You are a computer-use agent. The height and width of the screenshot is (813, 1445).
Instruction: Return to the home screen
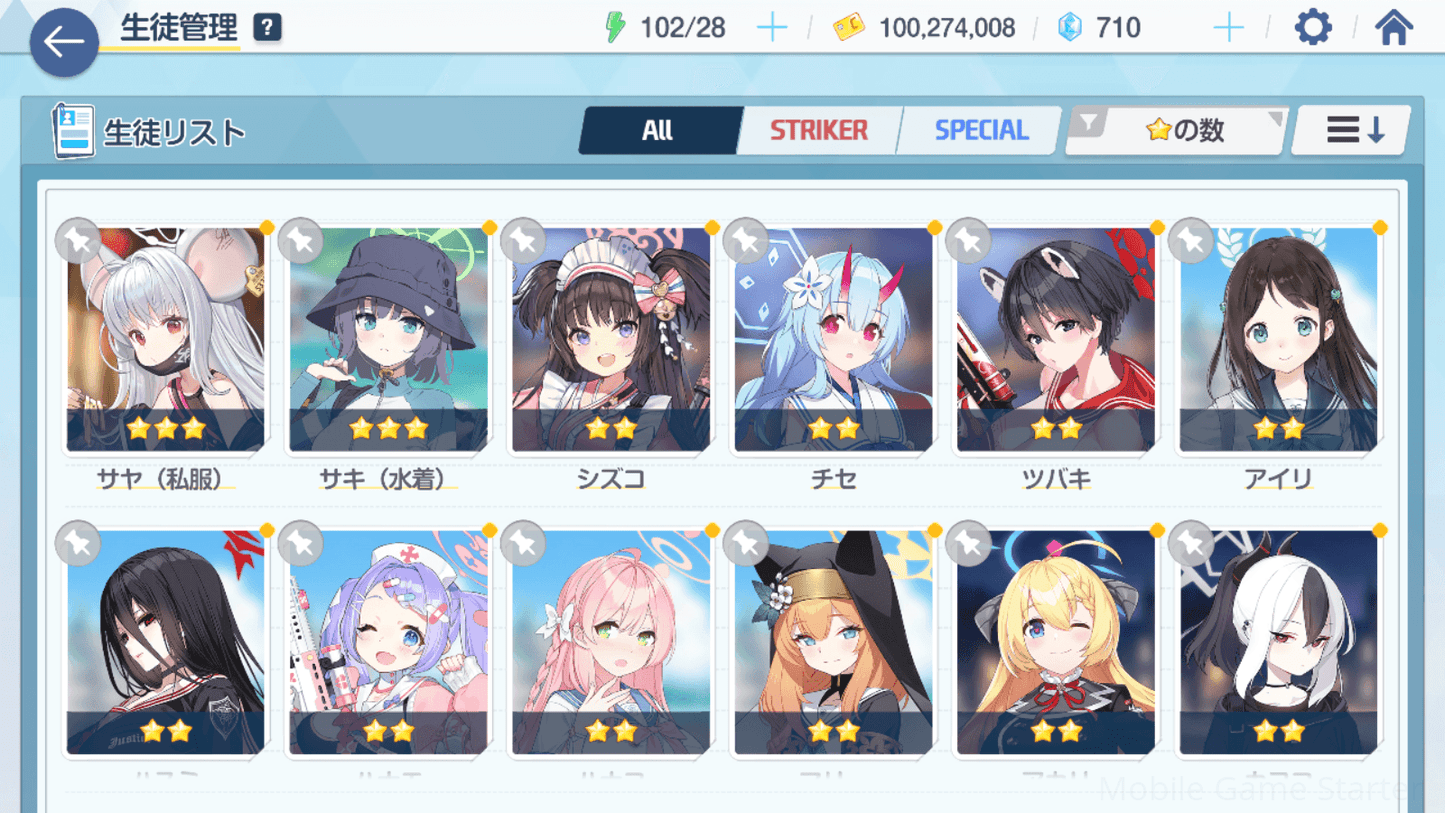[x=1393, y=28]
